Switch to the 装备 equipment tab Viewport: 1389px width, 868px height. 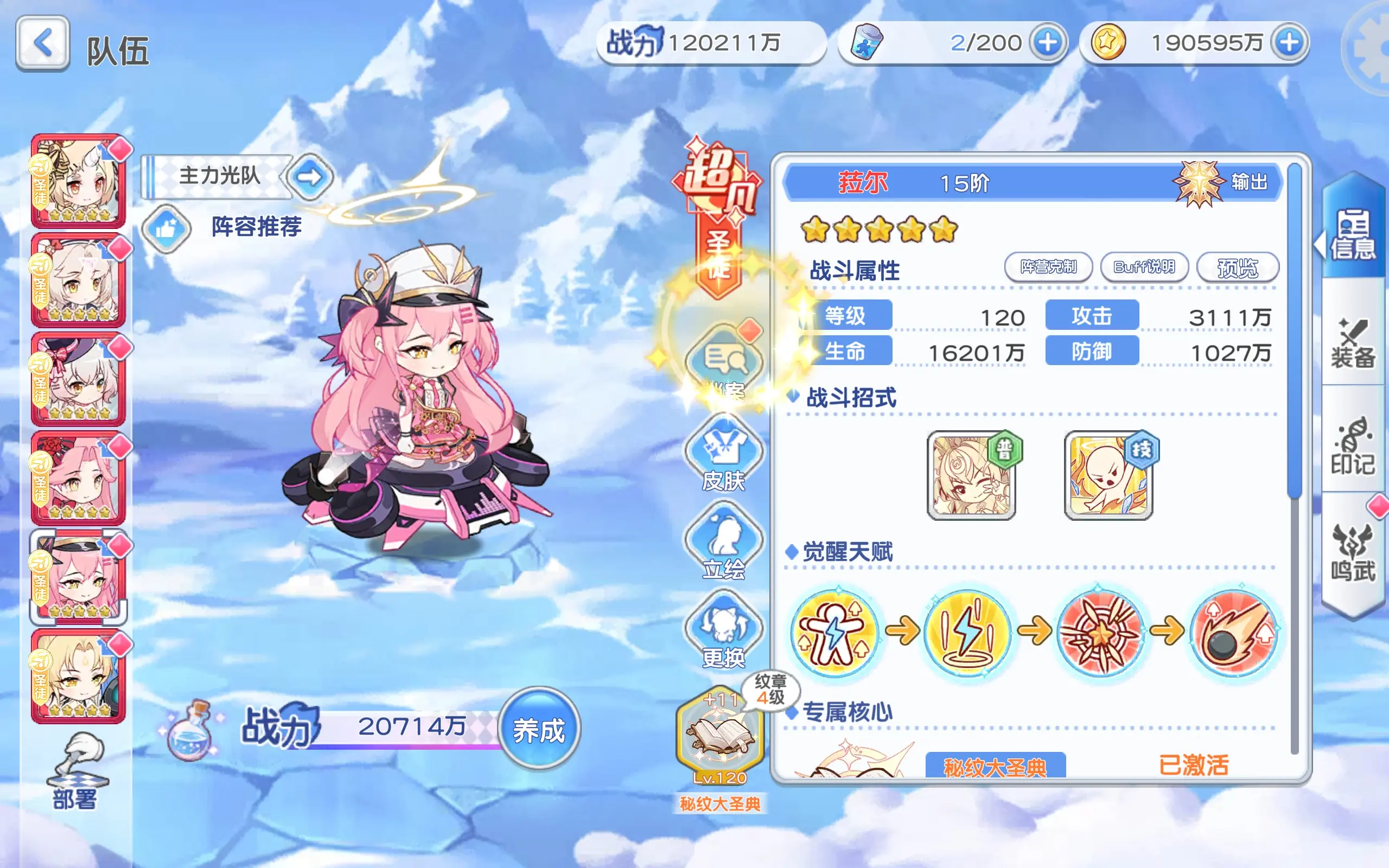click(1353, 343)
